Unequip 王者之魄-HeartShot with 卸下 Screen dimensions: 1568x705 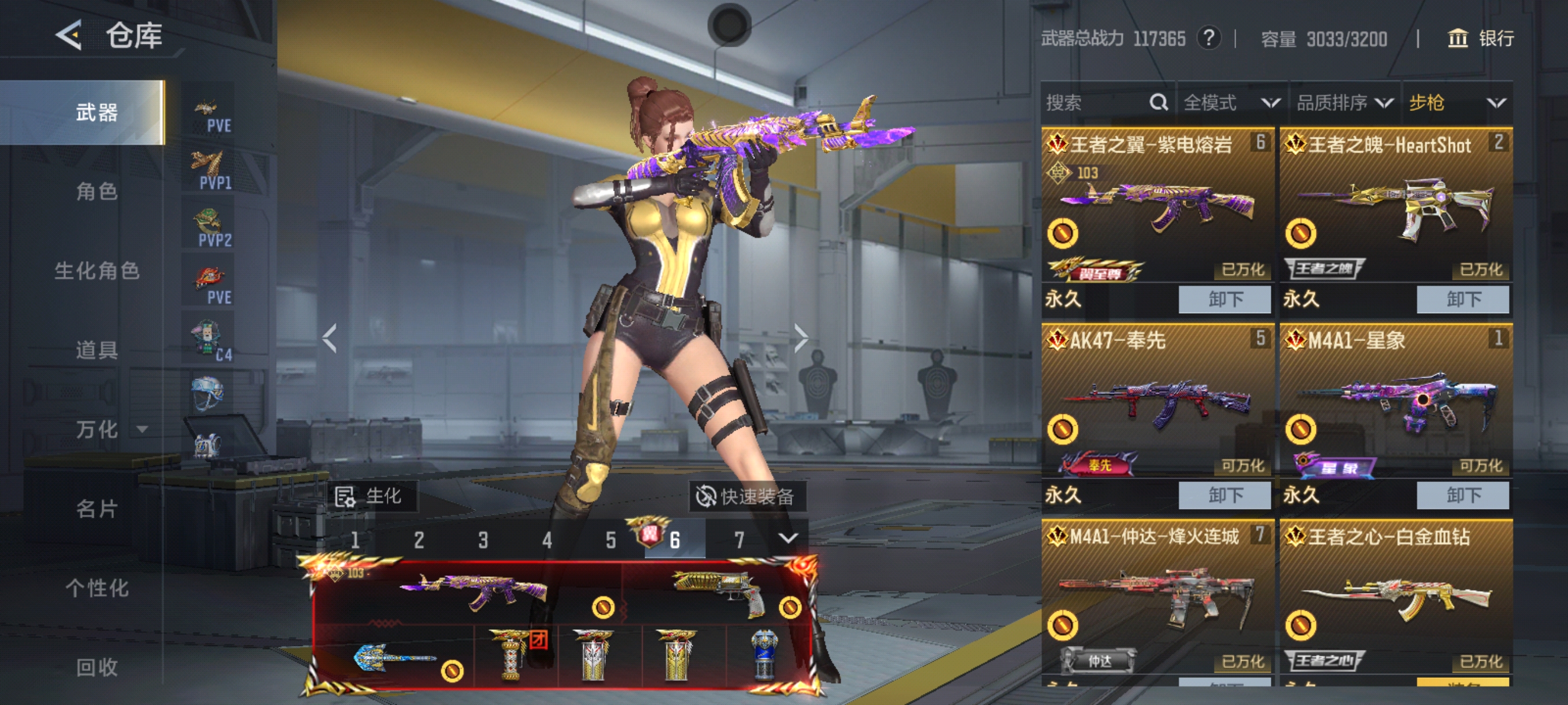(x=1462, y=299)
